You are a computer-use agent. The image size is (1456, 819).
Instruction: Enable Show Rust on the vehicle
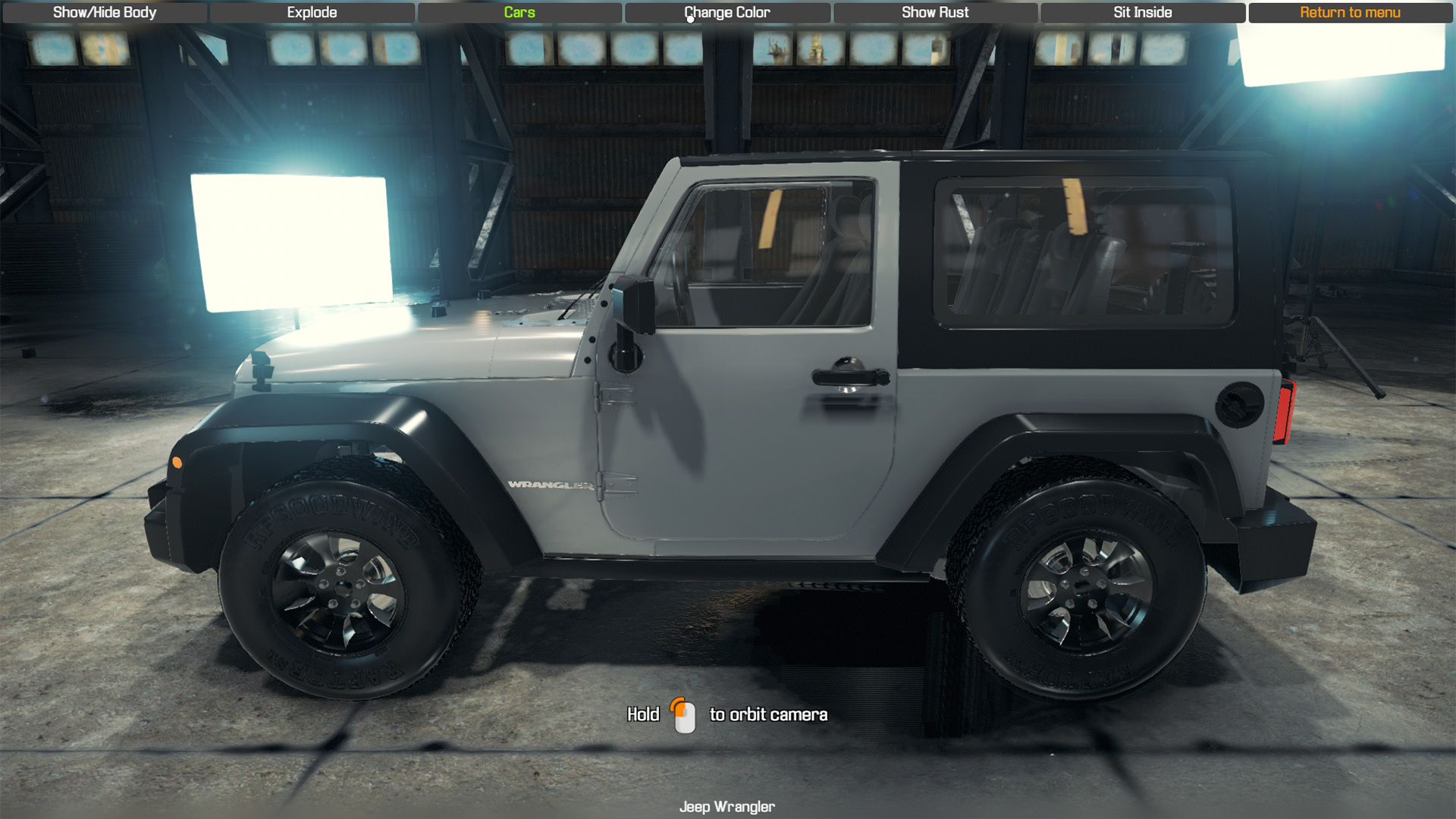pyautogui.click(x=935, y=12)
